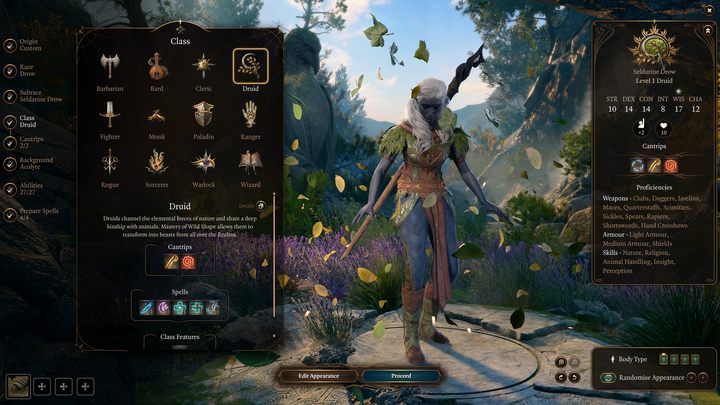
Task: Pick the Warlock class icon
Action: coord(204,162)
